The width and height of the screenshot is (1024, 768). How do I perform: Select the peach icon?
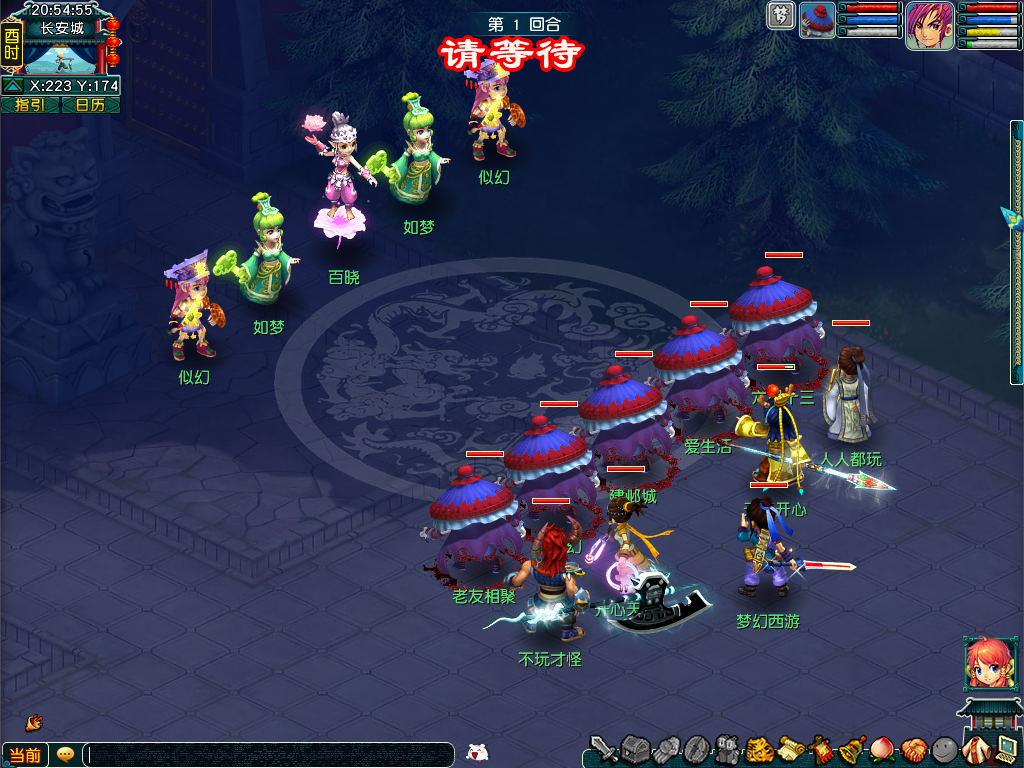883,748
